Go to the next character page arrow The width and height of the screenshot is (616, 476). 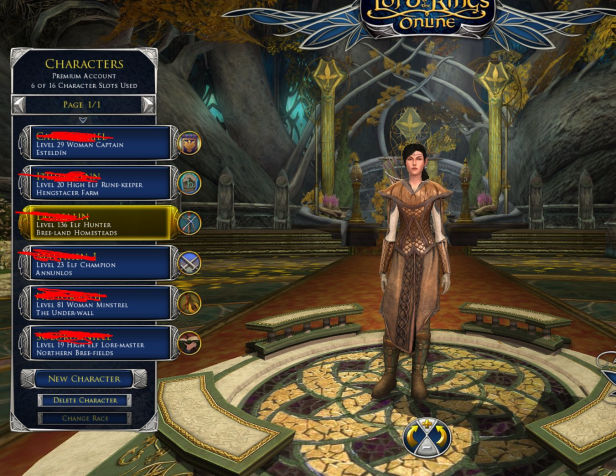148,104
